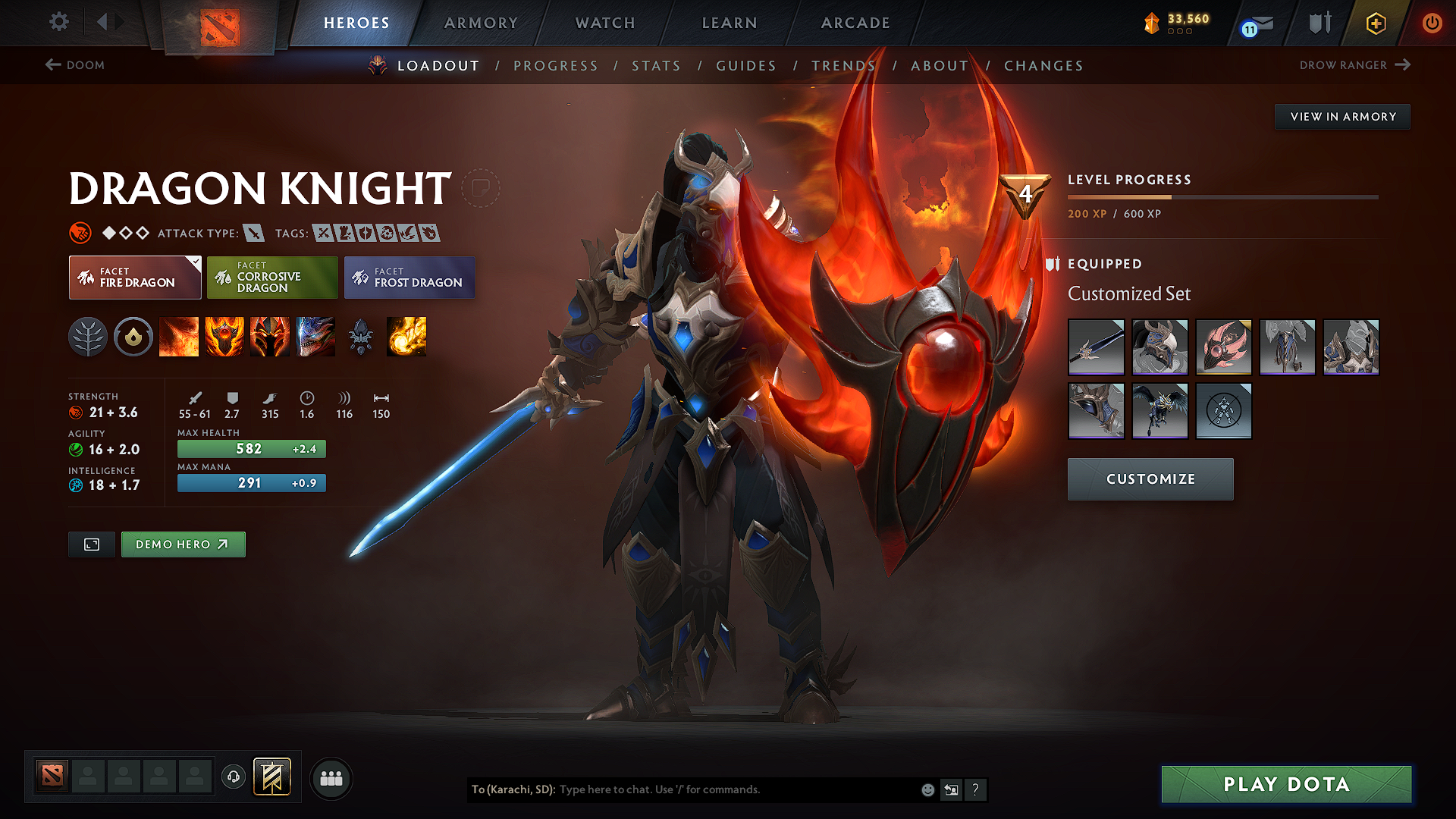Switch to the STATS tab
1456x819 pixels.
pyautogui.click(x=656, y=66)
